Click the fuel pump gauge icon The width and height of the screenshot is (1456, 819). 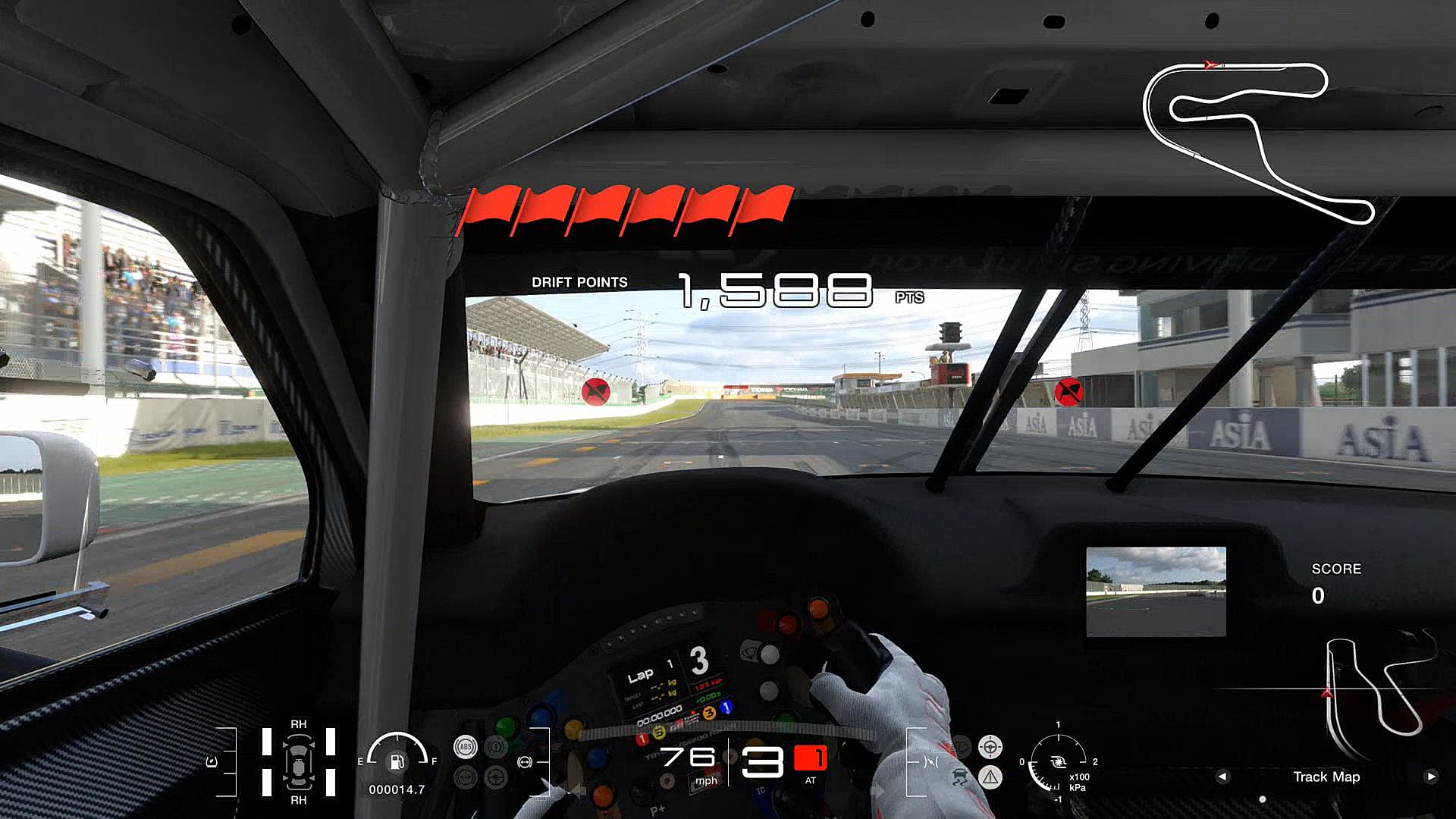point(397,764)
